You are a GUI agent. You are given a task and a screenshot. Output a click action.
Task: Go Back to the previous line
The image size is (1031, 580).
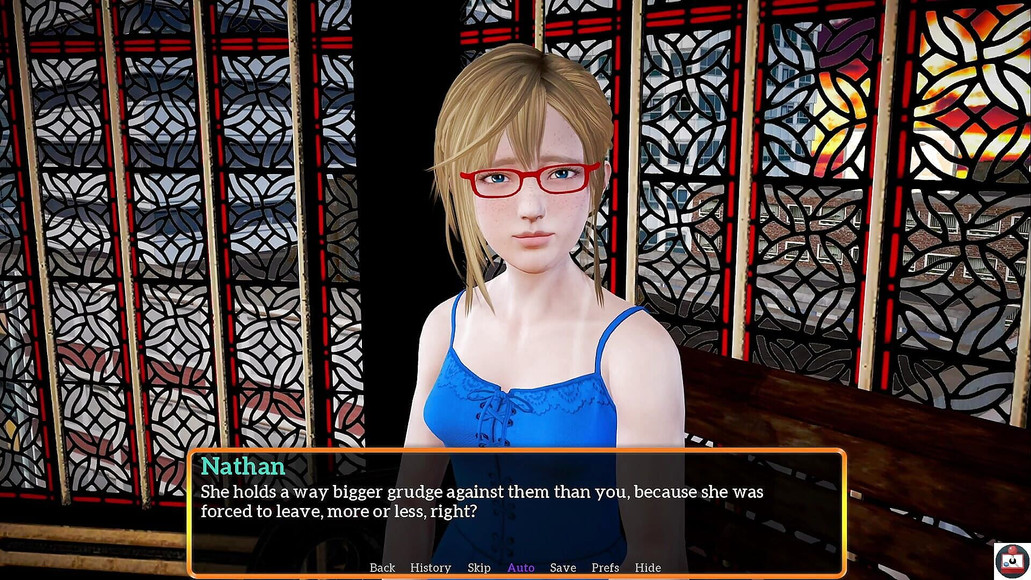382,568
